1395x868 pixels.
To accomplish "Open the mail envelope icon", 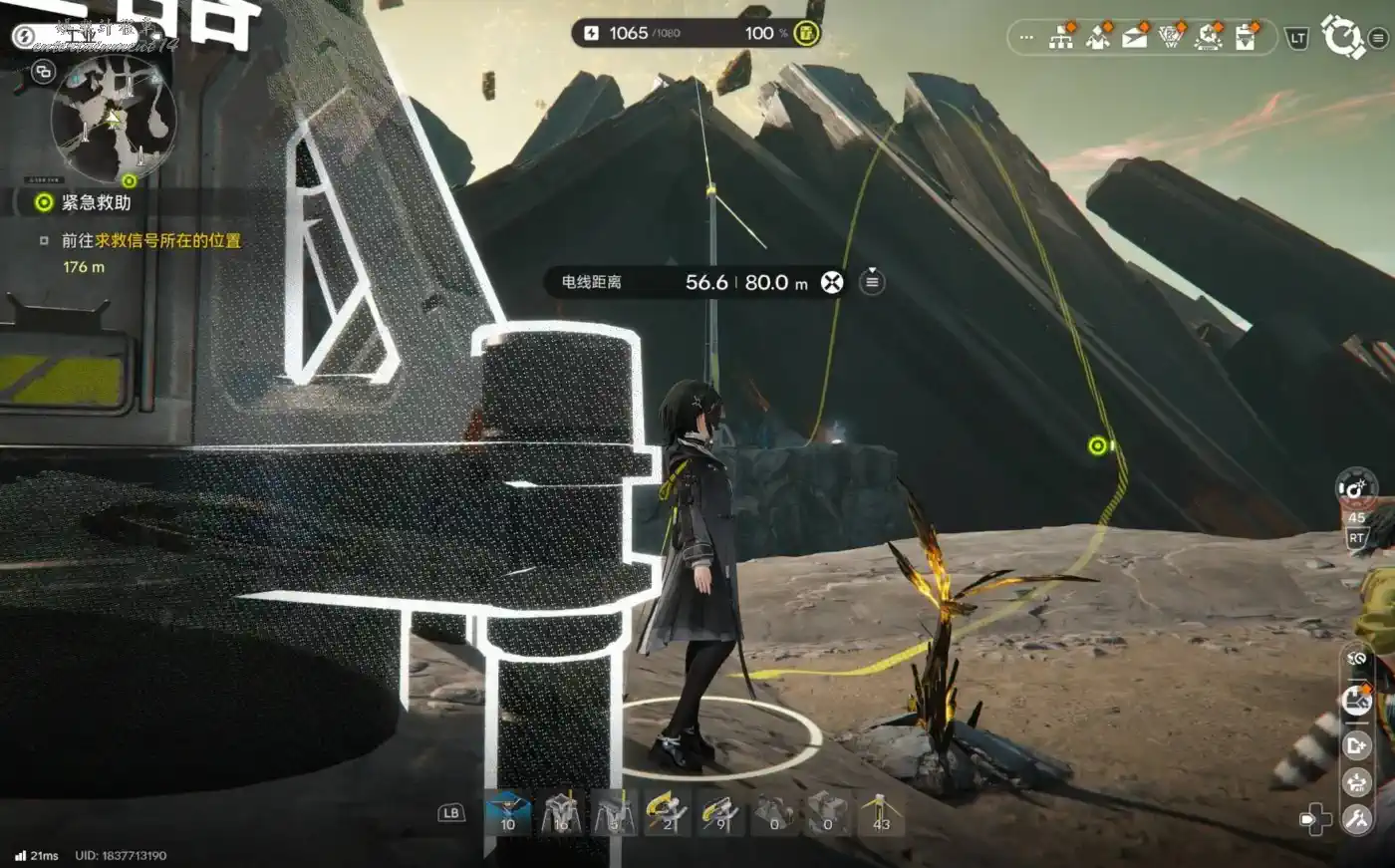I will (x=1135, y=38).
